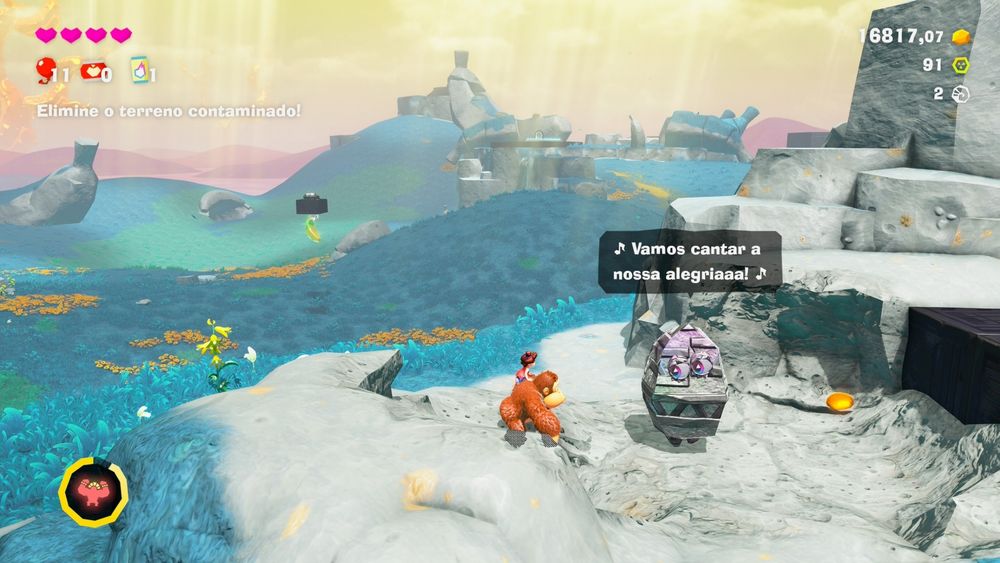Click the "Elimine o terreno contaminado!" objective
1000x563 pixels.
pyautogui.click(x=168, y=111)
